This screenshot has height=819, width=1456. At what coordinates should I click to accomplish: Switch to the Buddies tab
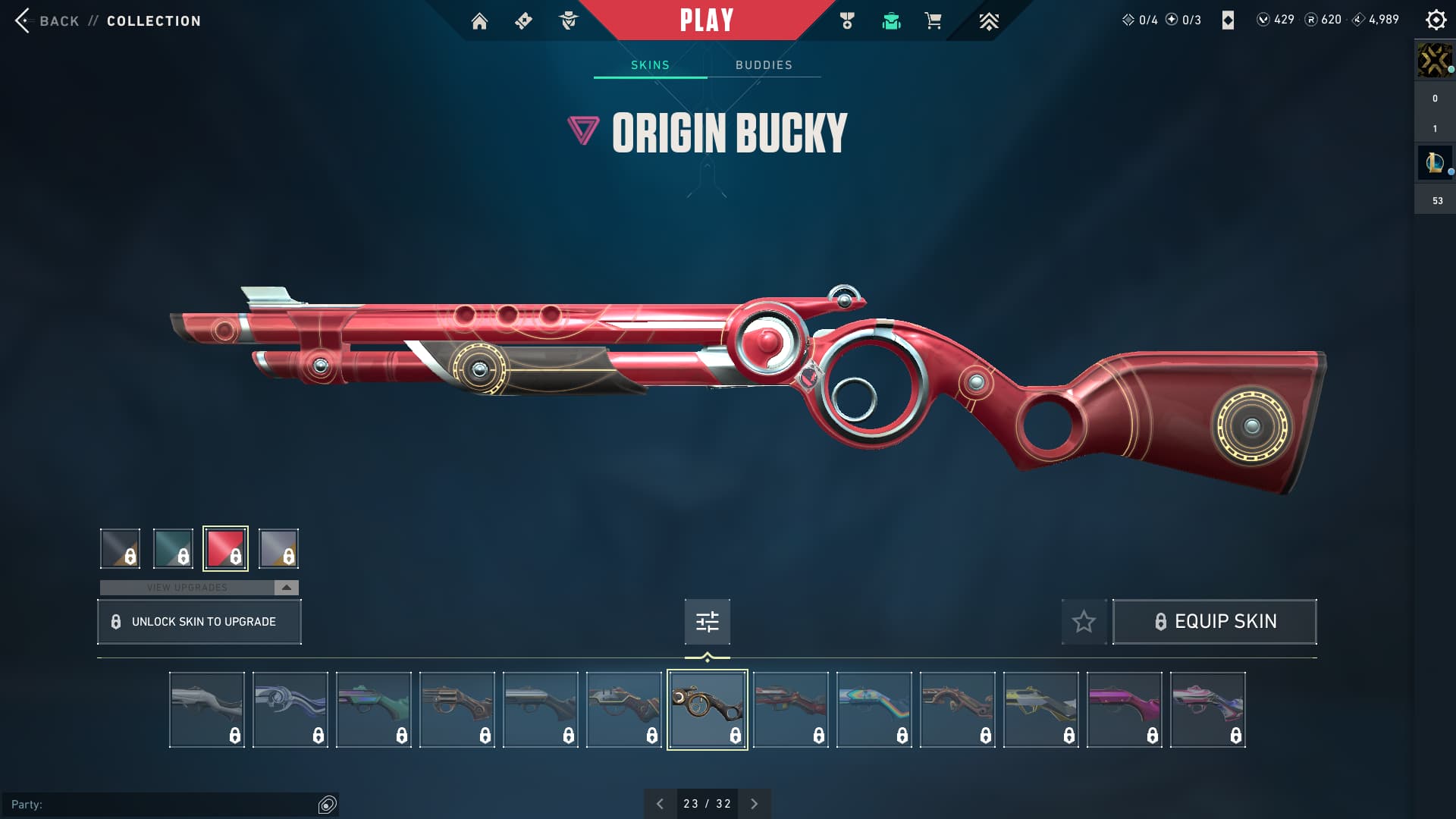coord(764,65)
